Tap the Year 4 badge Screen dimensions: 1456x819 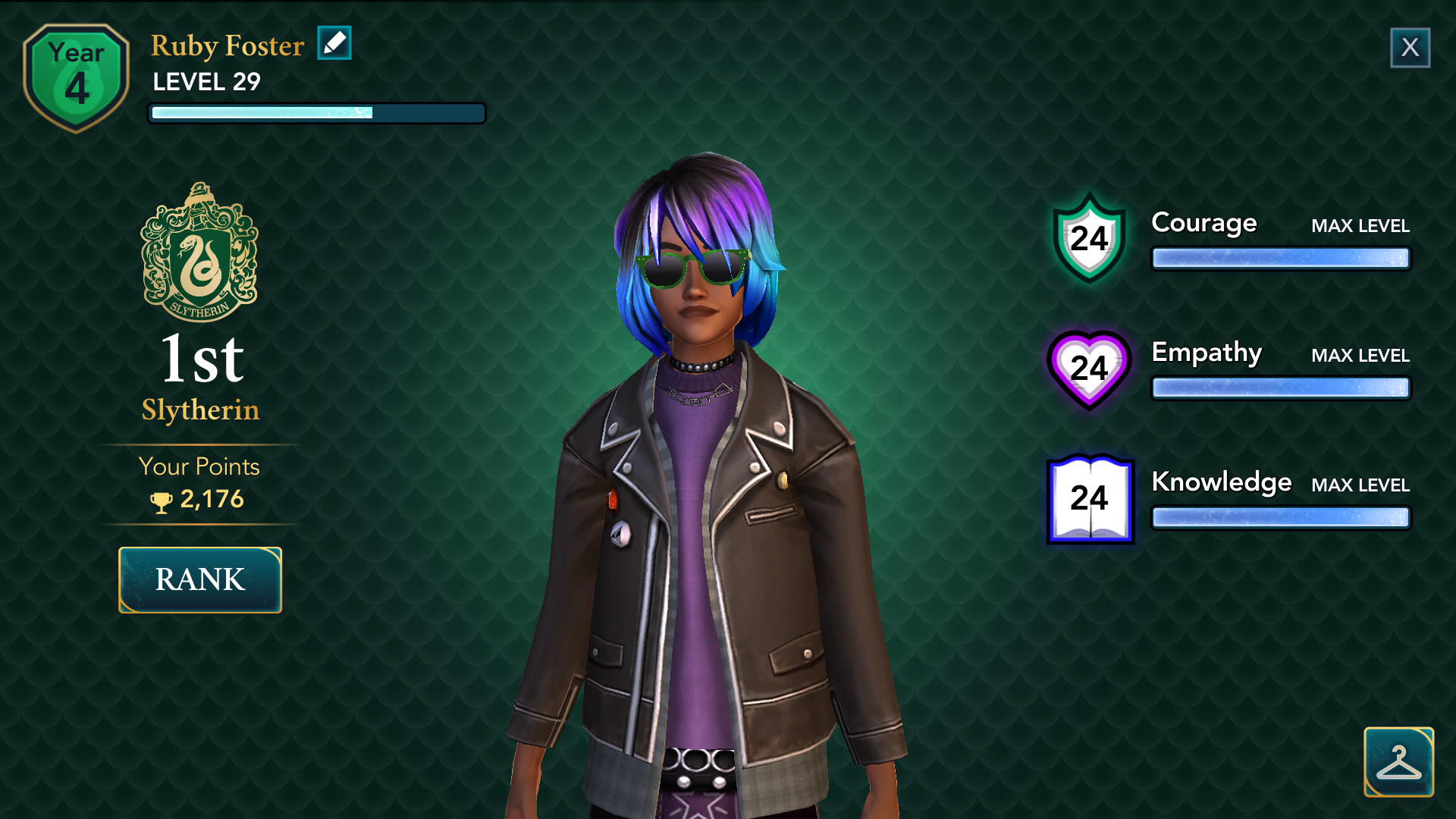tap(77, 77)
